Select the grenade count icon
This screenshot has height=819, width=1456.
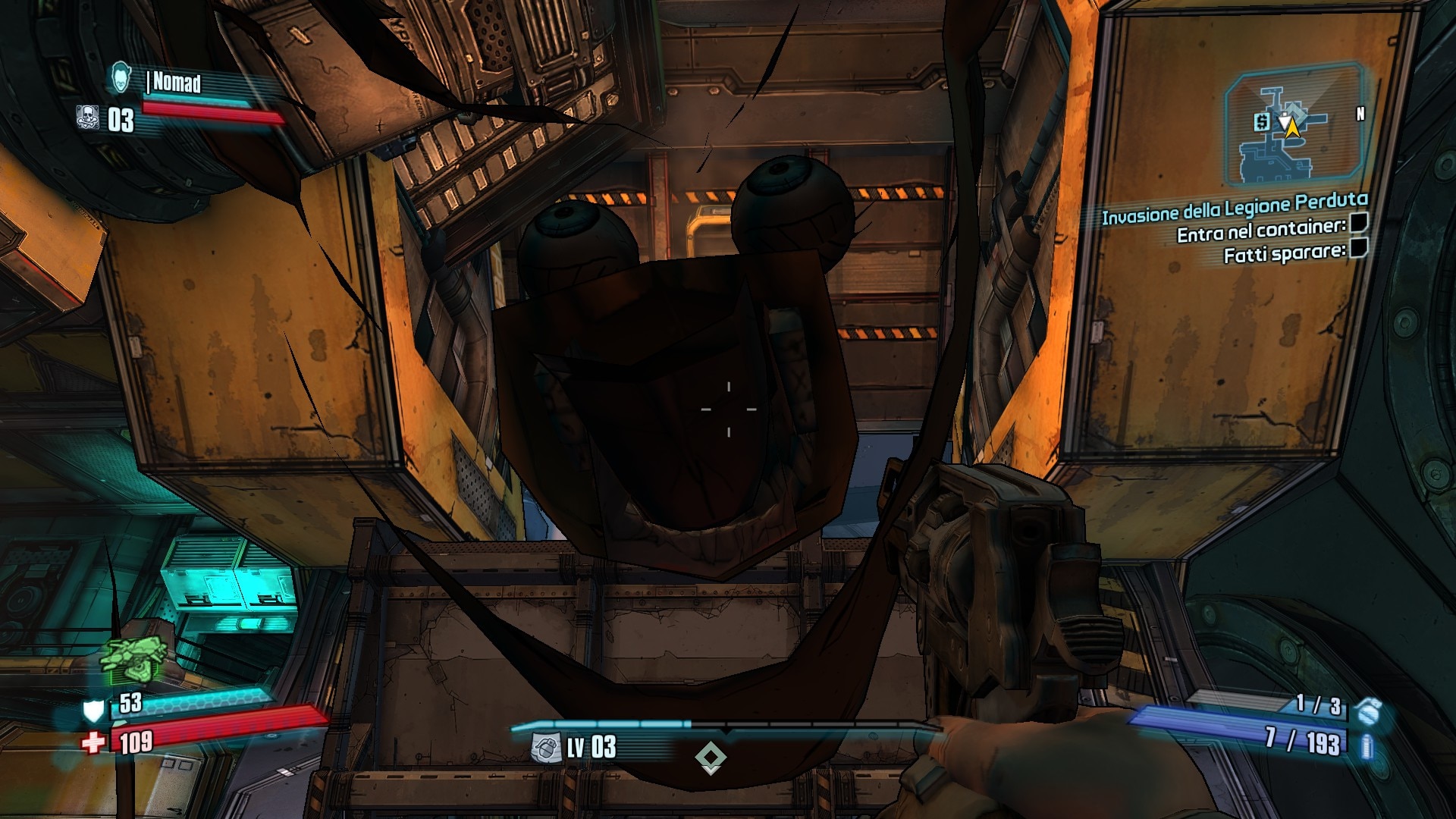[x=1369, y=711]
